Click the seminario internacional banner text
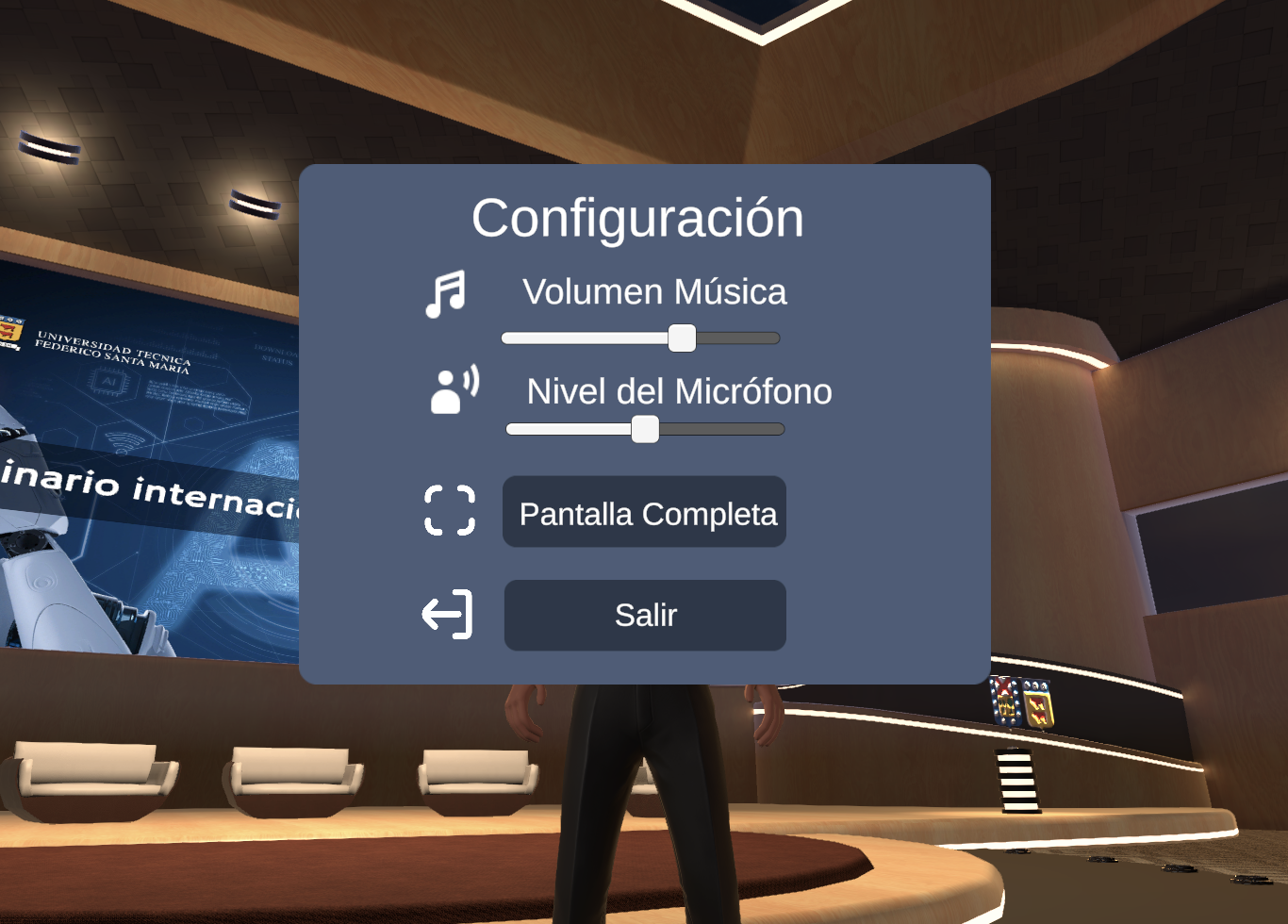This screenshot has width=1288, height=924. (151, 486)
